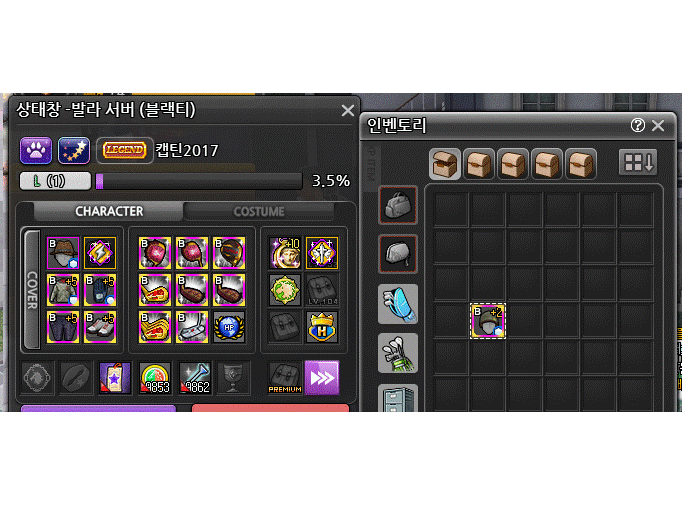Close the character status window
The height and width of the screenshot is (530, 682).
(347, 111)
